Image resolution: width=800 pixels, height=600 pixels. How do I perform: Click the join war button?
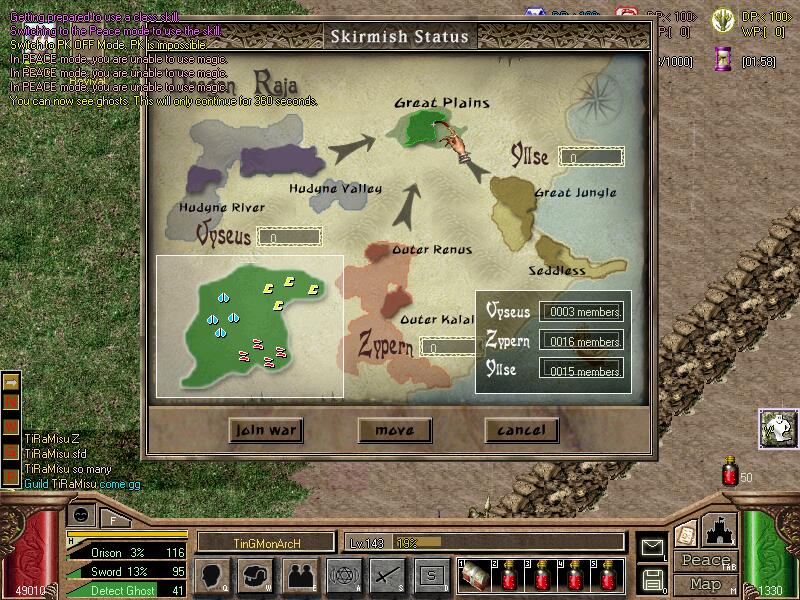[265, 430]
